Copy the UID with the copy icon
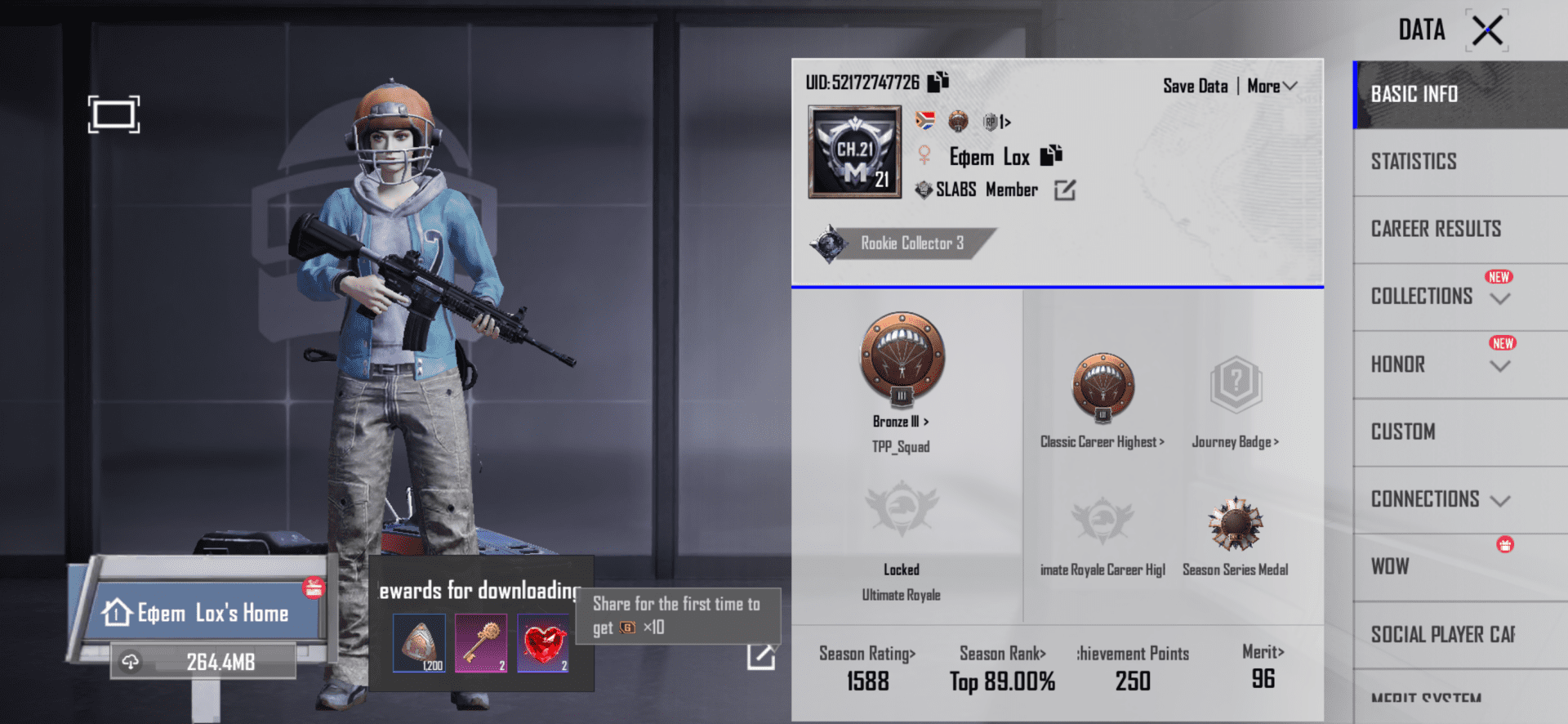The image size is (1568, 724). [x=938, y=81]
